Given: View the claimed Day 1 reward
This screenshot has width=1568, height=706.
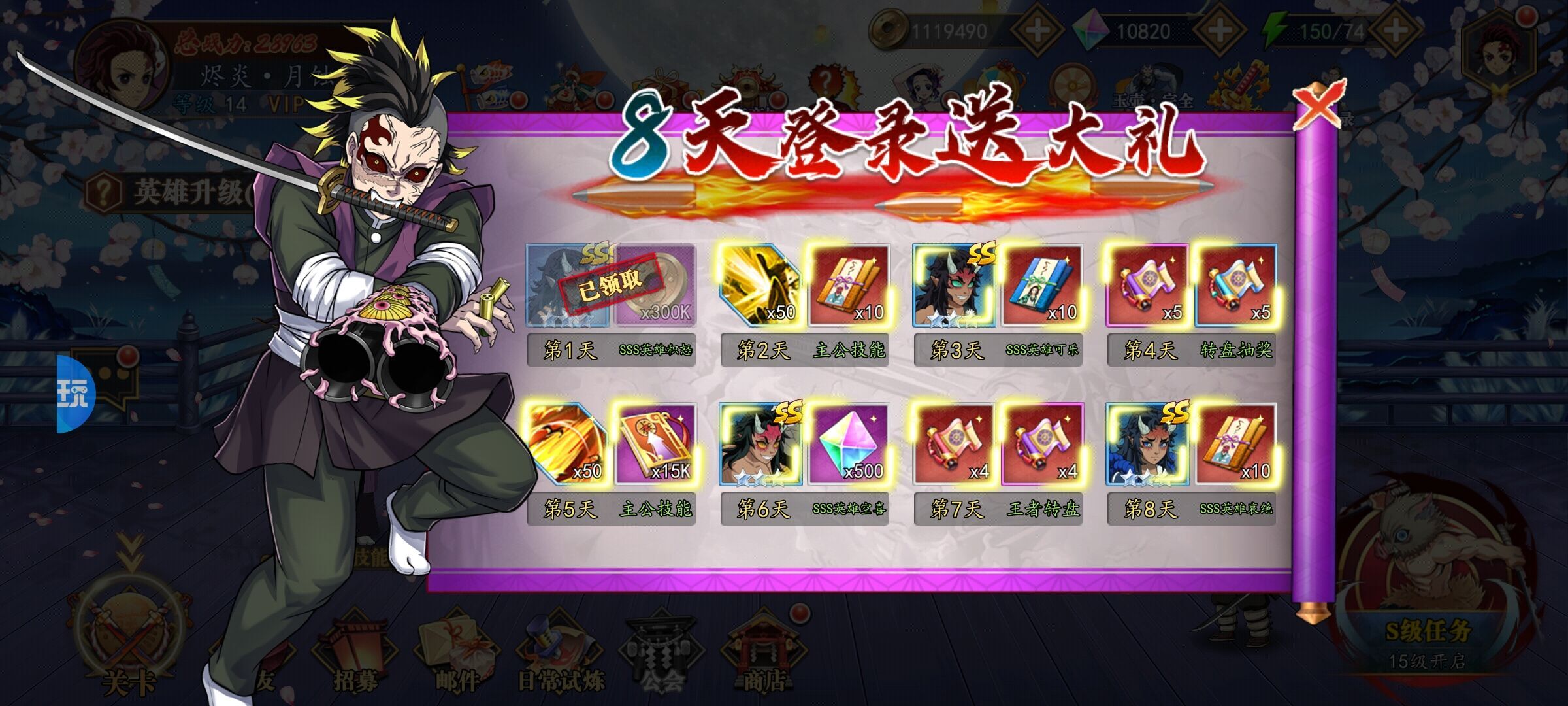Looking at the screenshot, I should [x=611, y=286].
